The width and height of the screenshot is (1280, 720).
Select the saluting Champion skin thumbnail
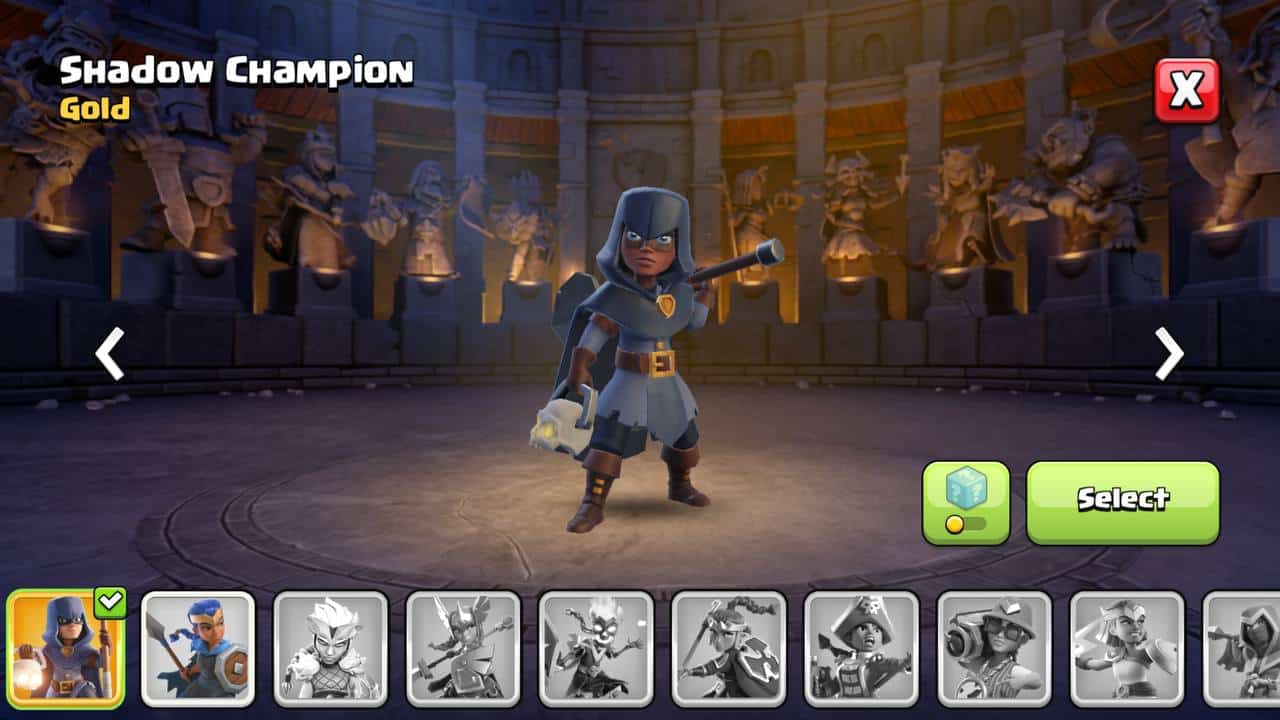[x=1127, y=648]
